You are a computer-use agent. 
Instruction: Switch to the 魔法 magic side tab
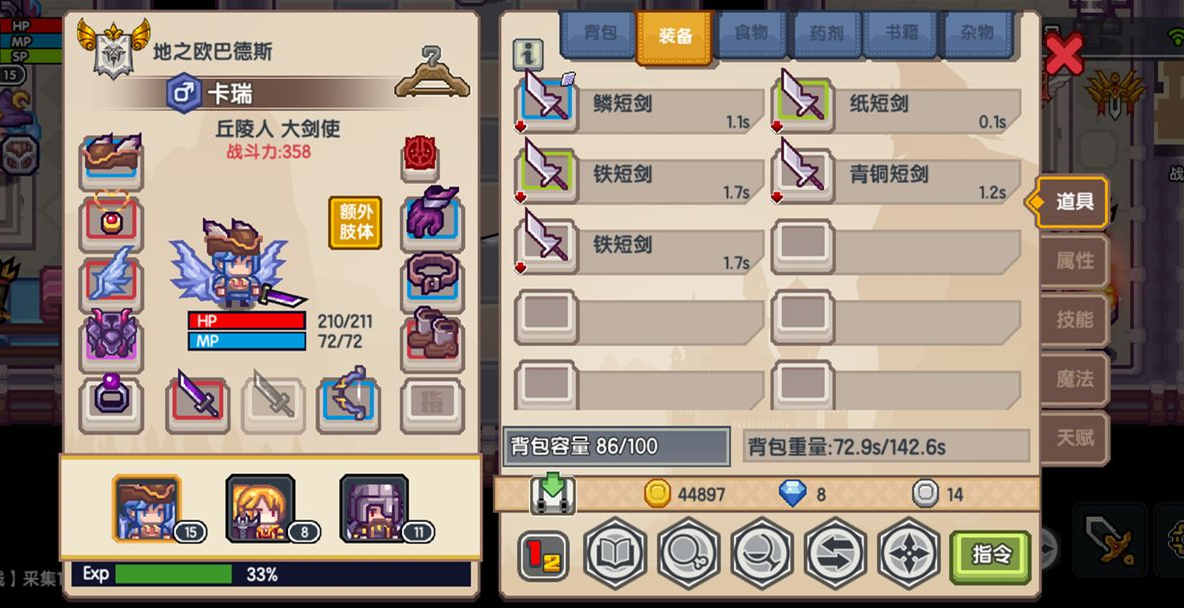coord(1075,379)
